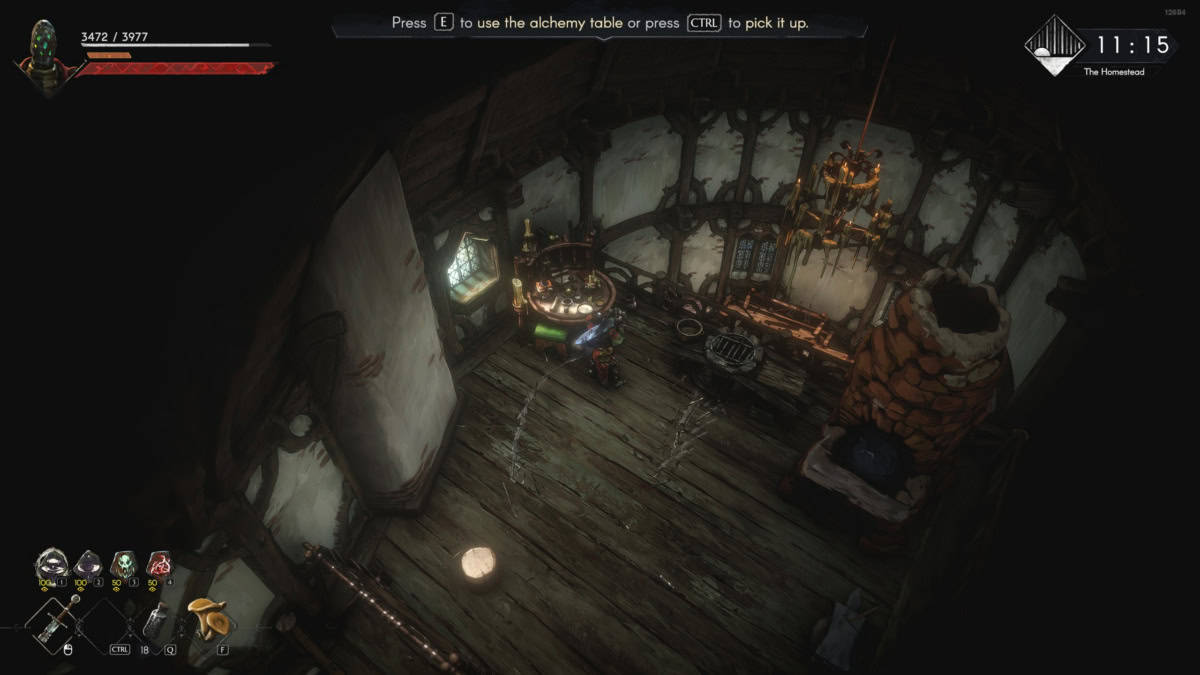Click the masked character portrait
This screenshot has height=675, width=1200.
tap(41, 53)
